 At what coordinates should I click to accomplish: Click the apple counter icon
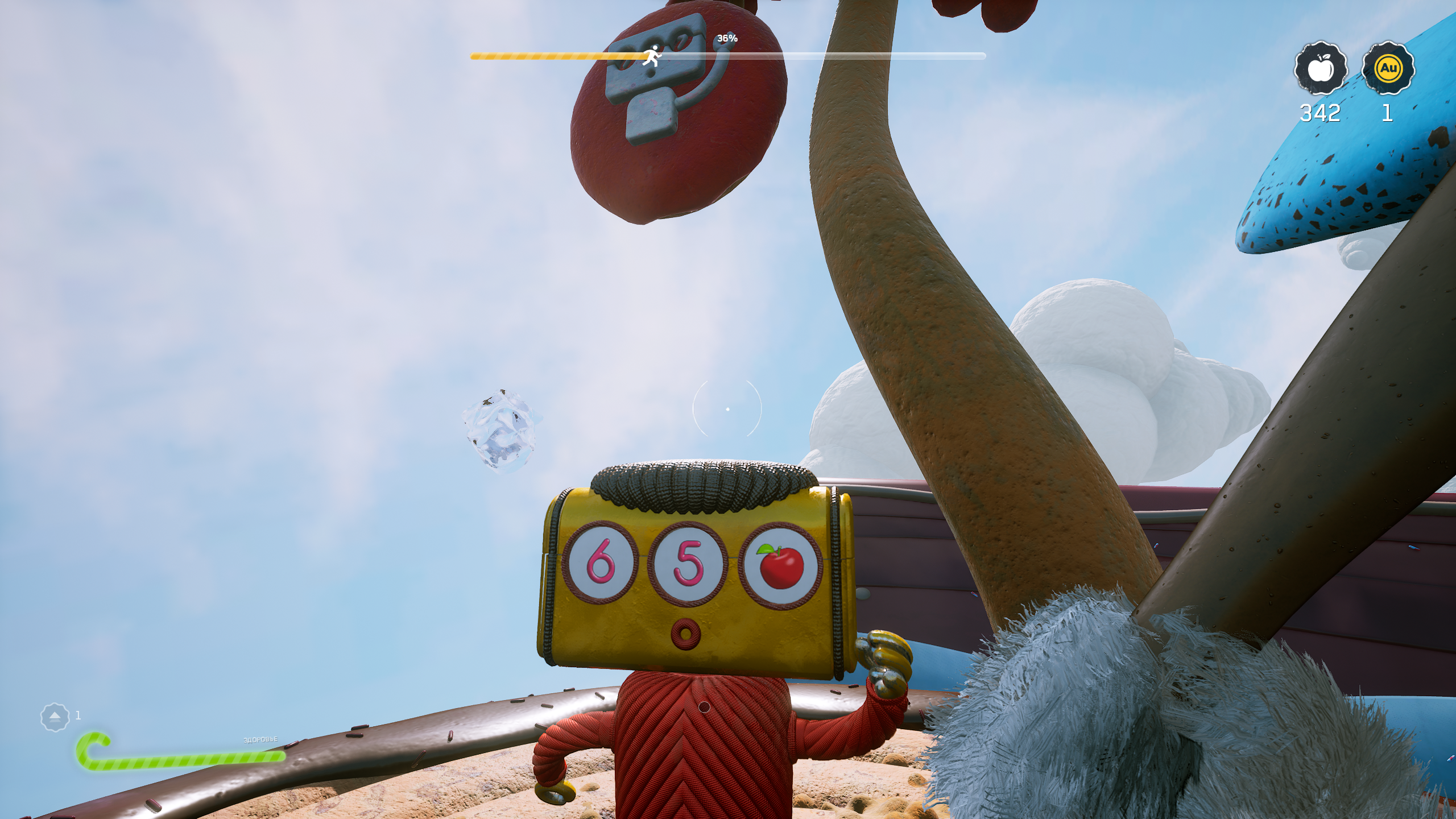(x=1321, y=69)
